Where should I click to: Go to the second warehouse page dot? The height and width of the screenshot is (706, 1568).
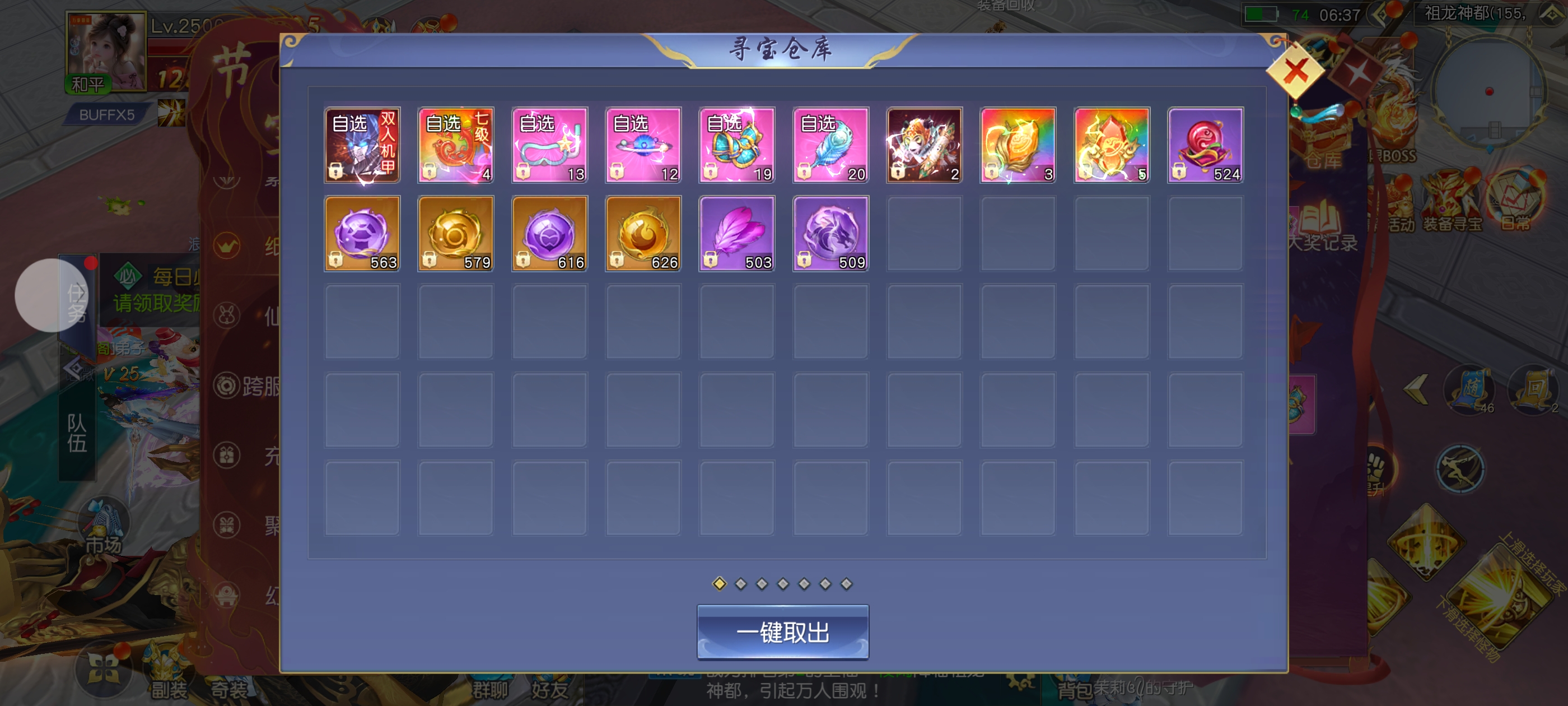(741, 584)
